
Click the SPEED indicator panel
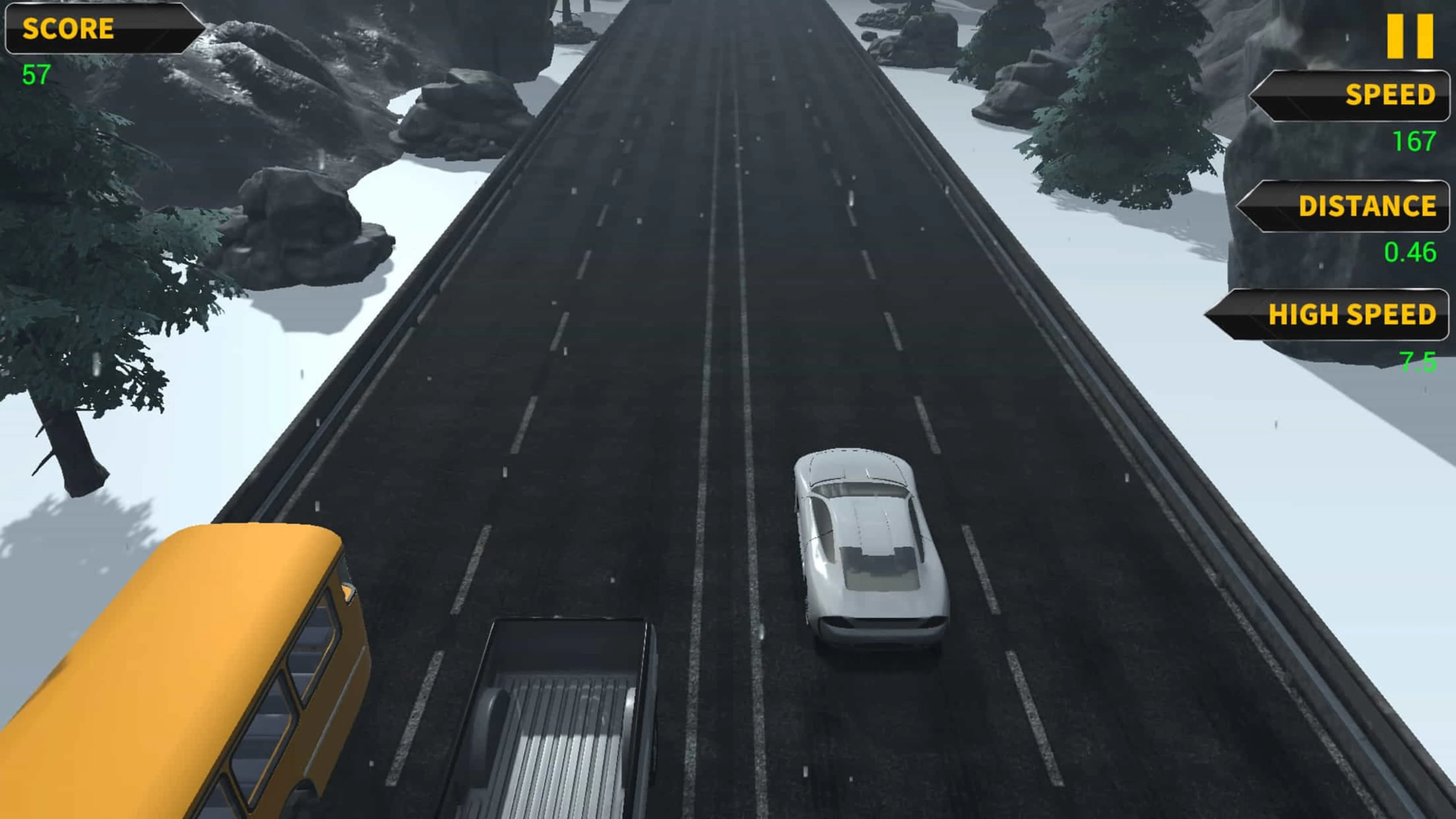point(1351,96)
